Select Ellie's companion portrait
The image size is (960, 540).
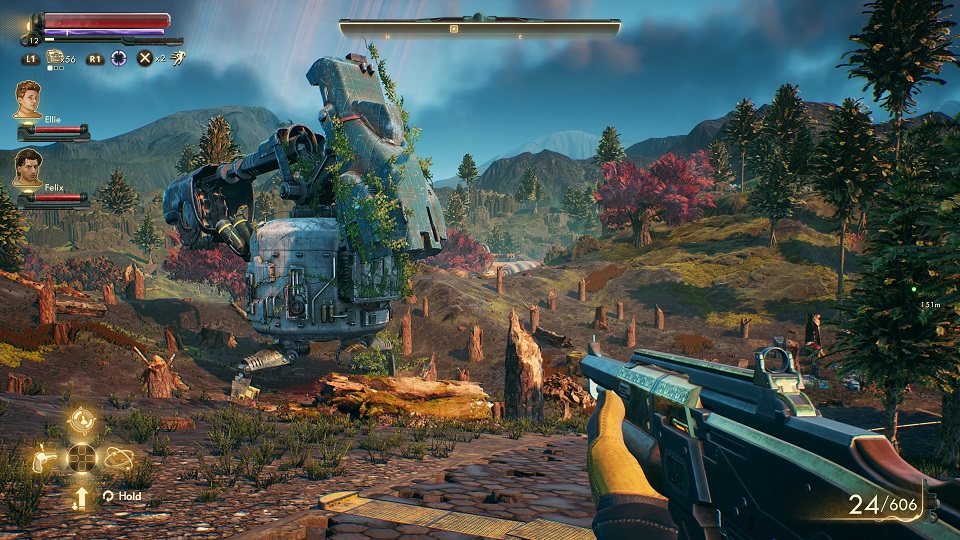click(x=28, y=100)
